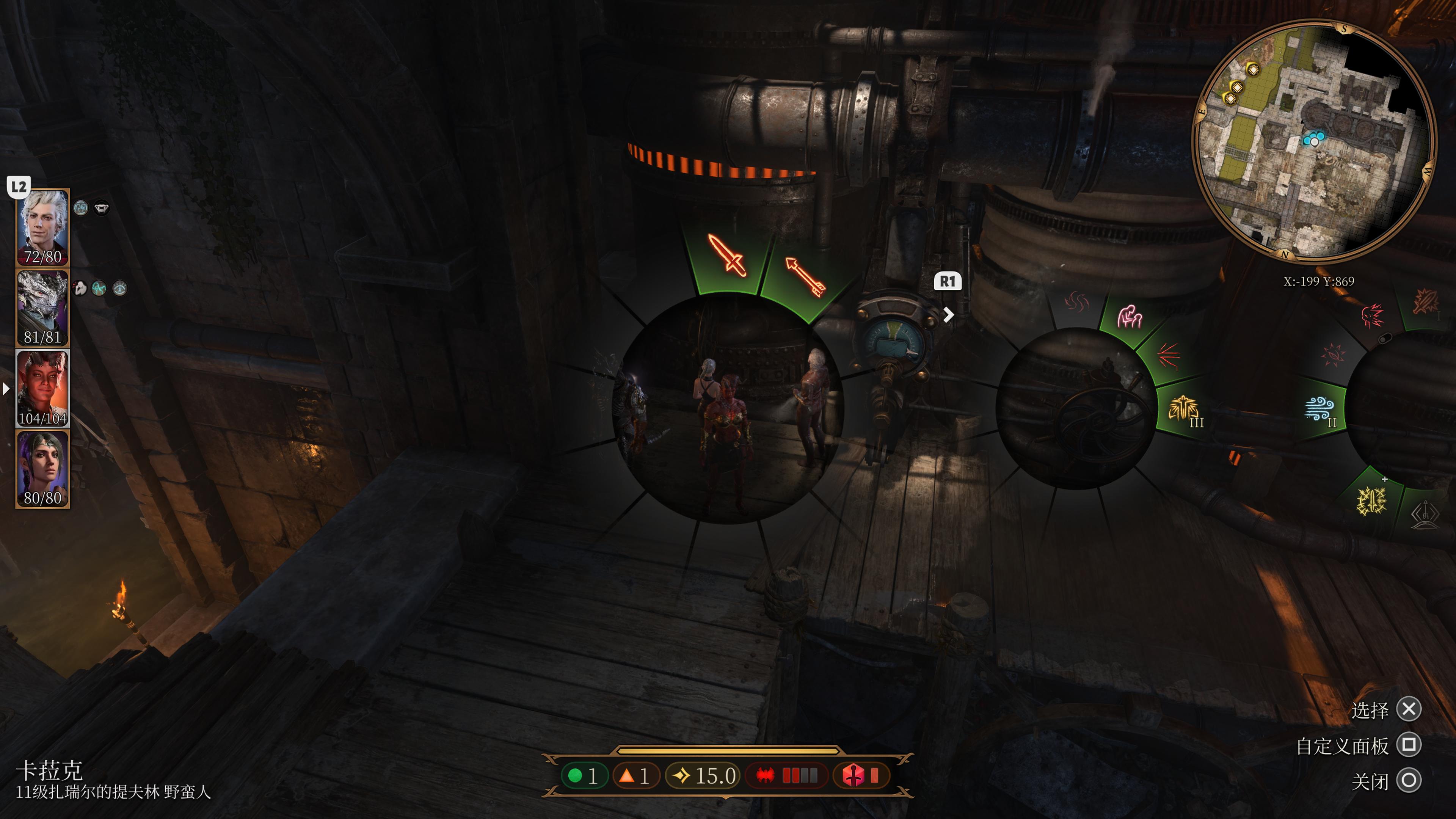Select the silver dragonborn party portrait
This screenshot has width=1456, height=819.
pos(42,308)
